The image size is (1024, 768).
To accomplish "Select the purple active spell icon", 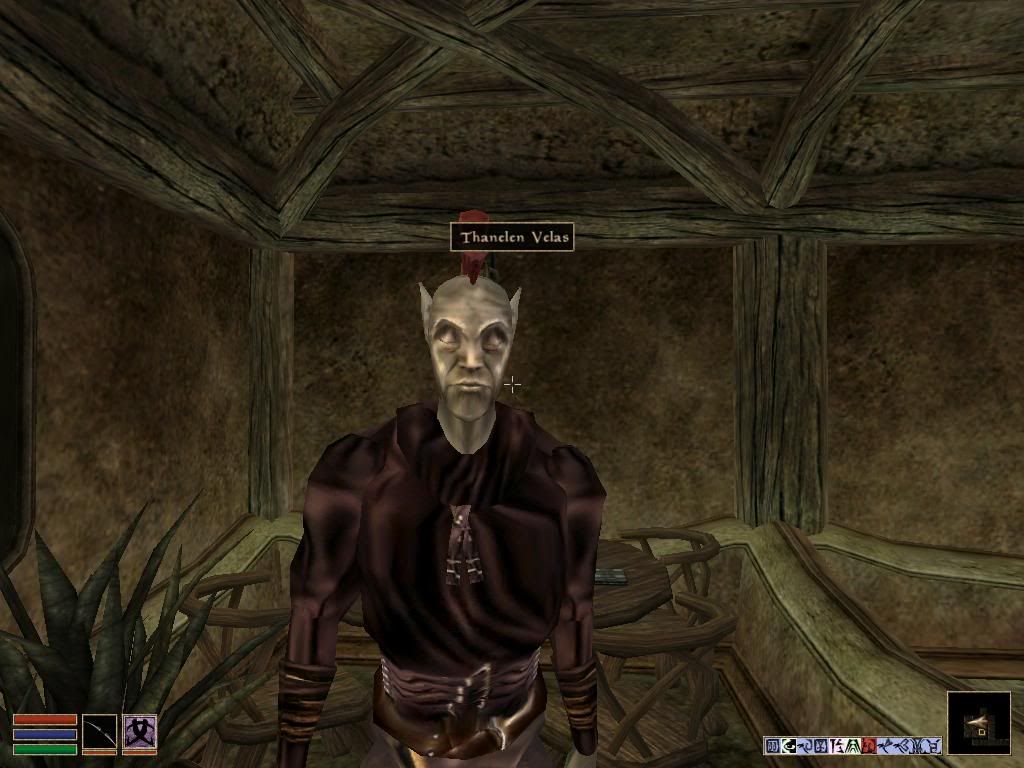I will 139,733.
